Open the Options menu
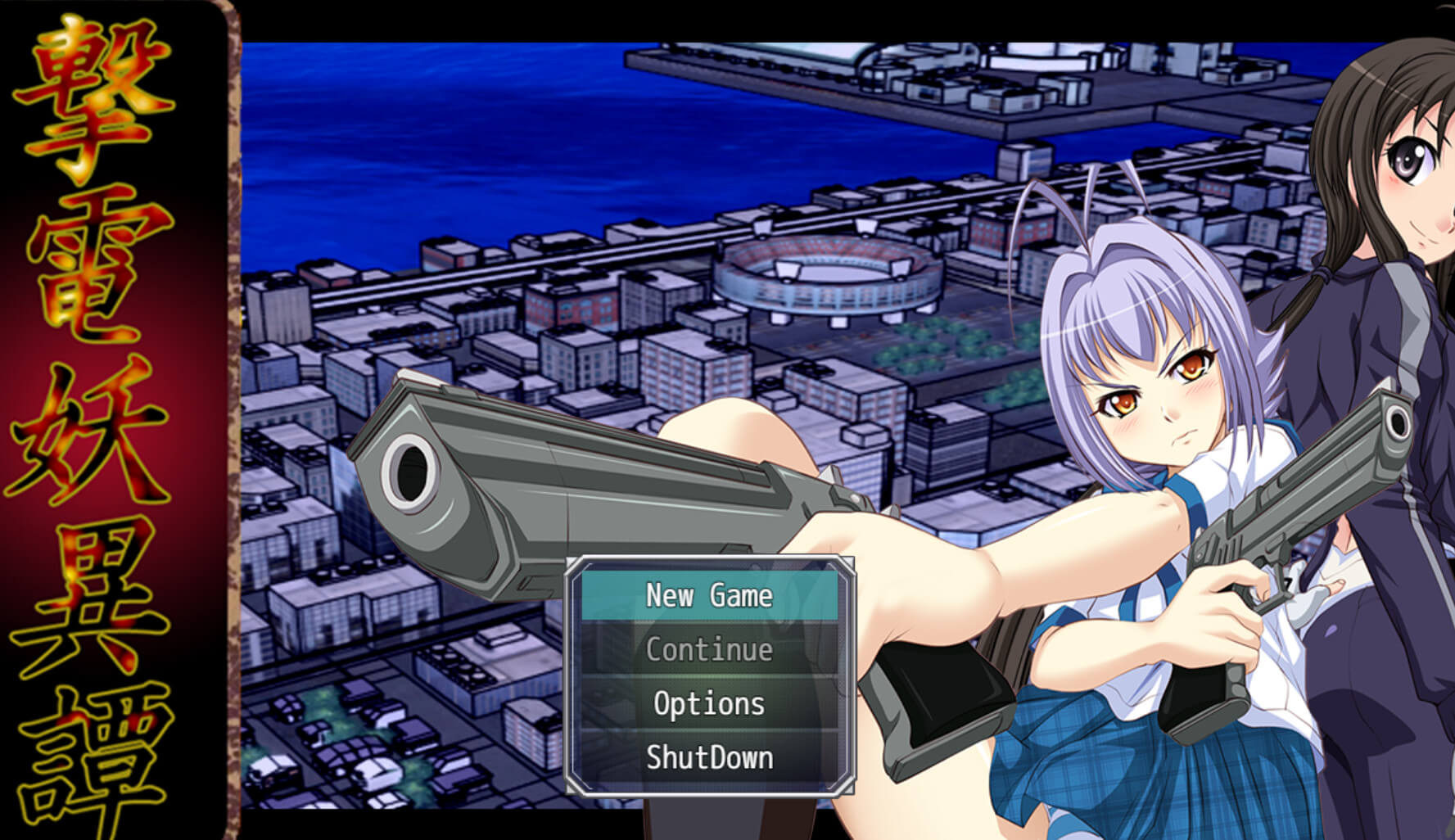The width and height of the screenshot is (1455, 840). pyautogui.click(x=709, y=704)
